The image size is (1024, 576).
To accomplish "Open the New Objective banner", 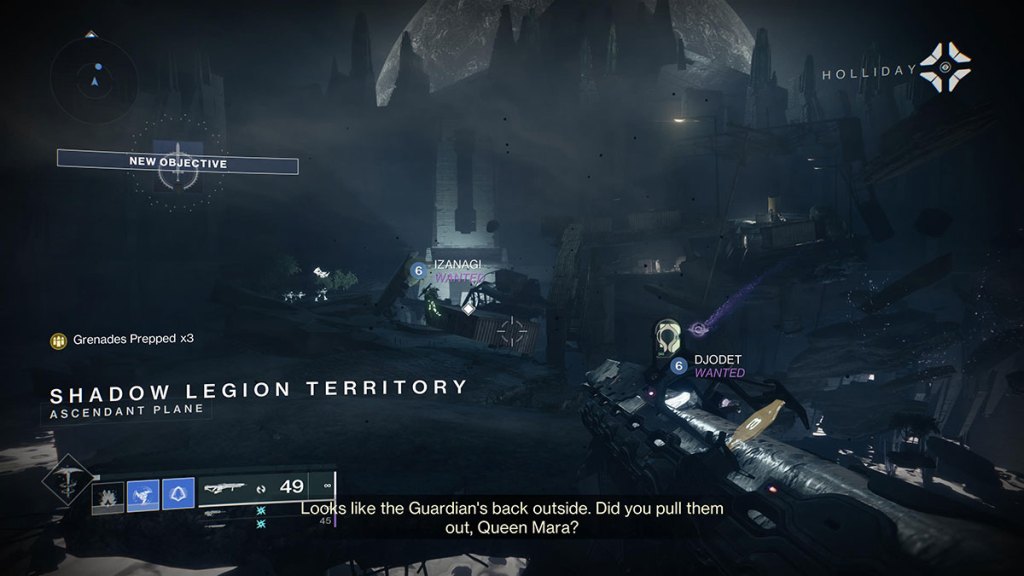I will click(177, 162).
